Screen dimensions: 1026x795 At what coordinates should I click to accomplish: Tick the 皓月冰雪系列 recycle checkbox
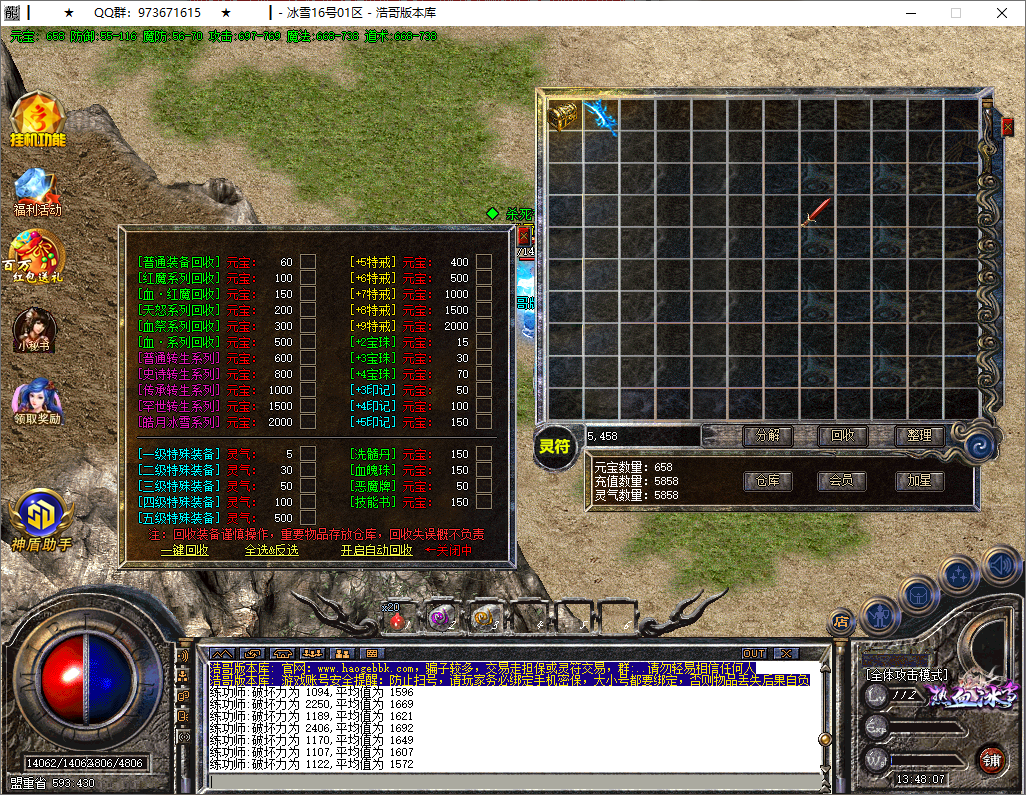tap(309, 422)
